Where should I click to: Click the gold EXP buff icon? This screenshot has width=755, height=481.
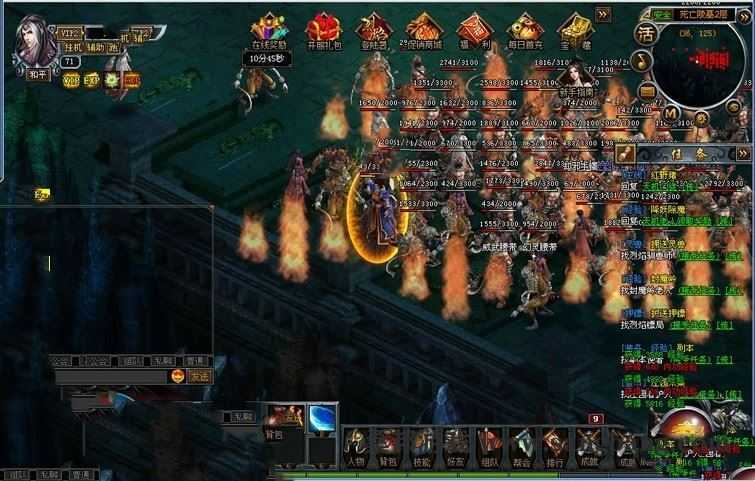91,80
